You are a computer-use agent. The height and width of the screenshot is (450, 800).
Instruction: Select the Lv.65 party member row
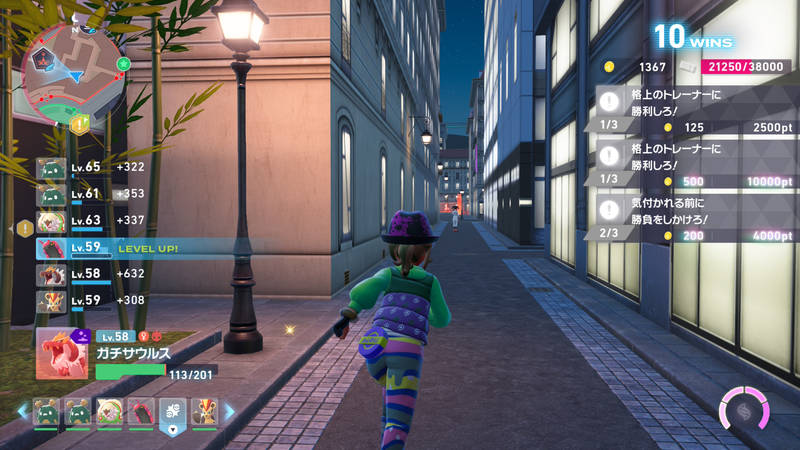click(x=90, y=167)
